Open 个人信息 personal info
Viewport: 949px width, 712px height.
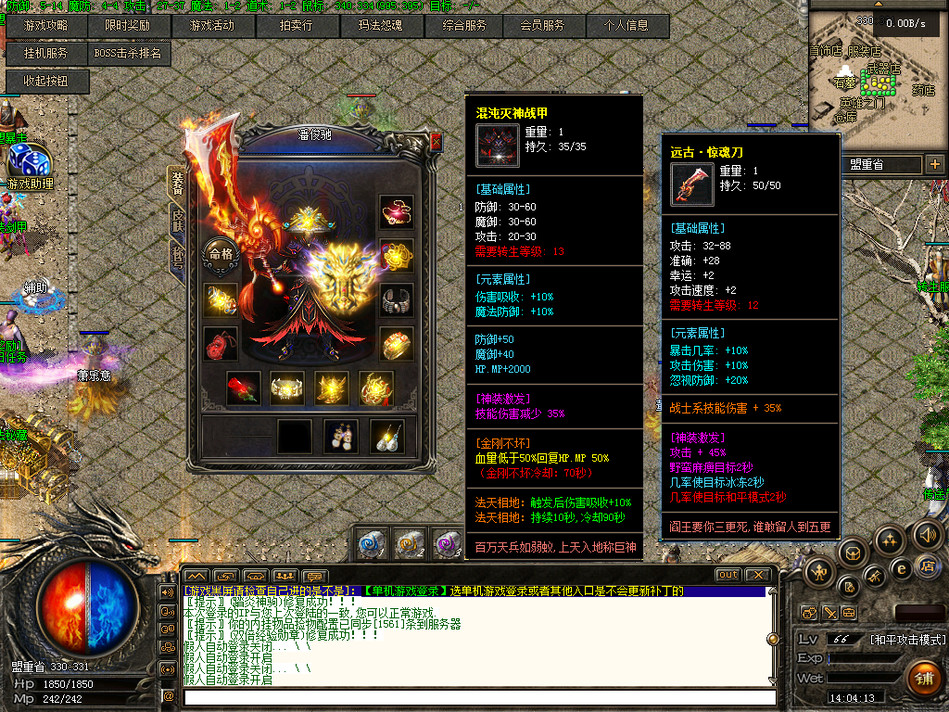pyautogui.click(x=625, y=26)
